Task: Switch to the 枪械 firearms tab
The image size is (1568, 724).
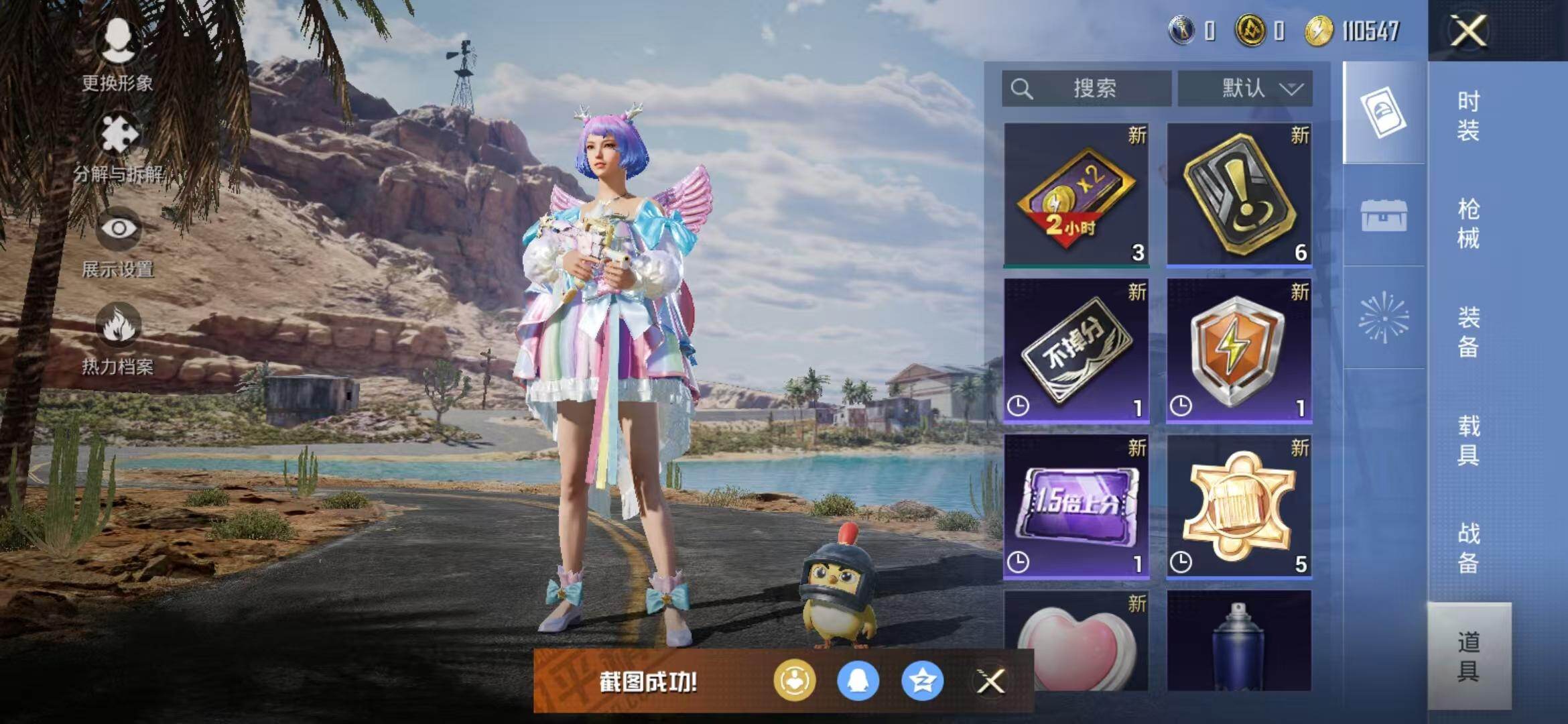Action: [1468, 223]
